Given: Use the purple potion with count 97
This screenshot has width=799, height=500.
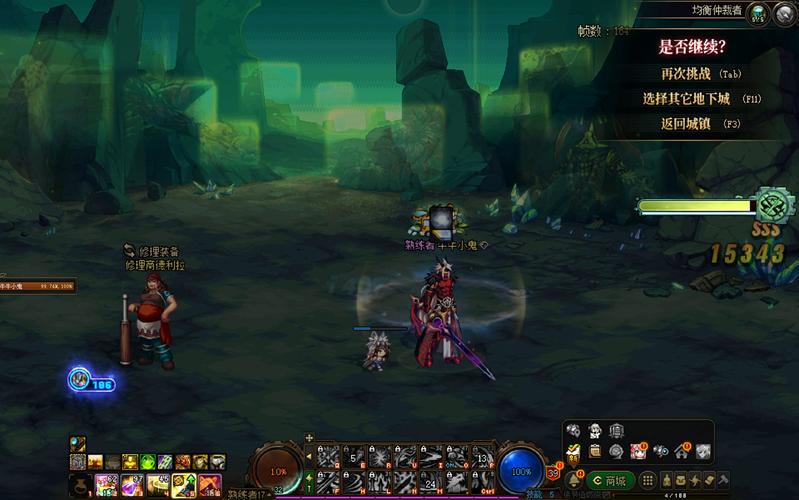Looking at the screenshot, I should [132, 485].
